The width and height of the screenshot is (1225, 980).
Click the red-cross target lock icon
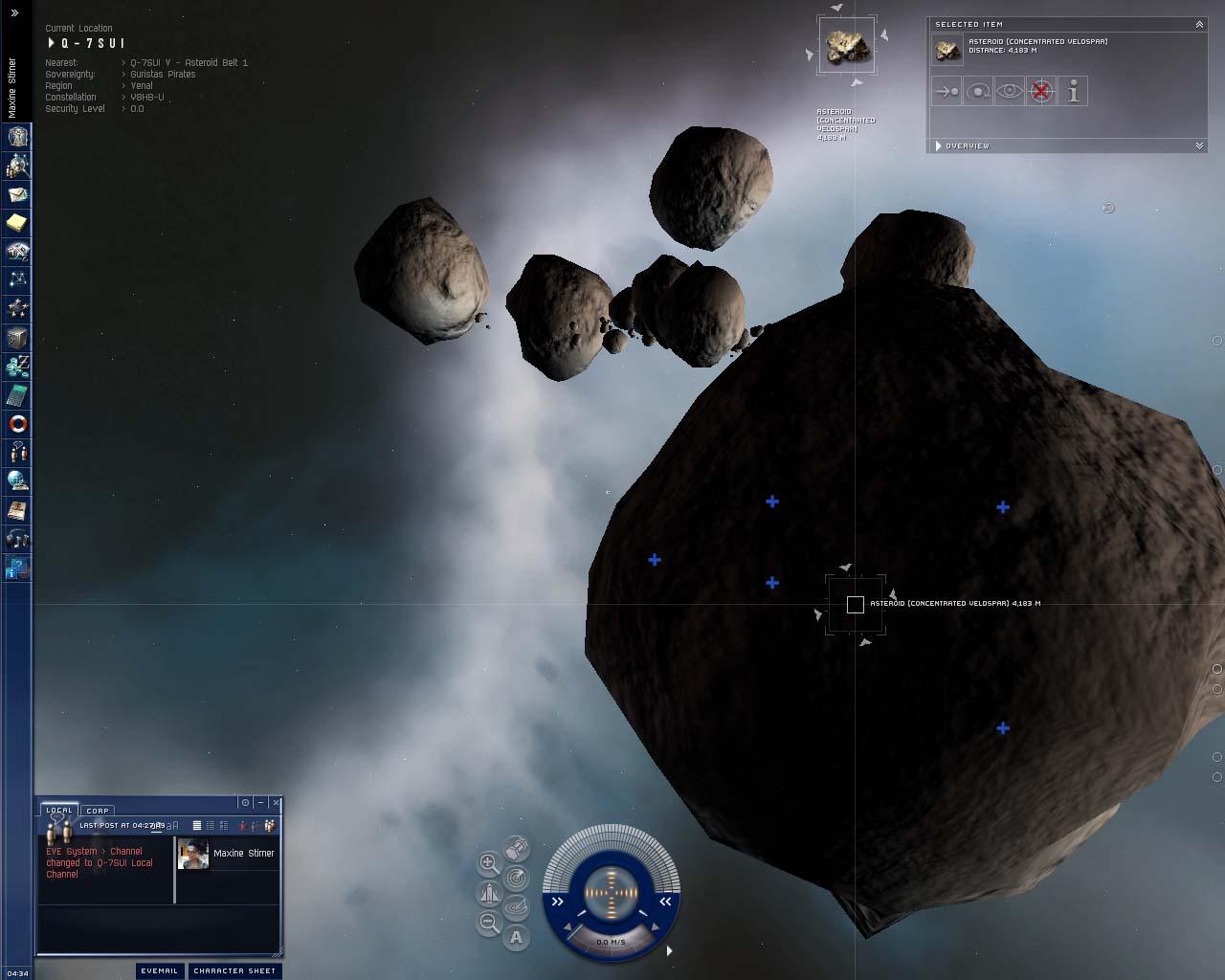1041,92
